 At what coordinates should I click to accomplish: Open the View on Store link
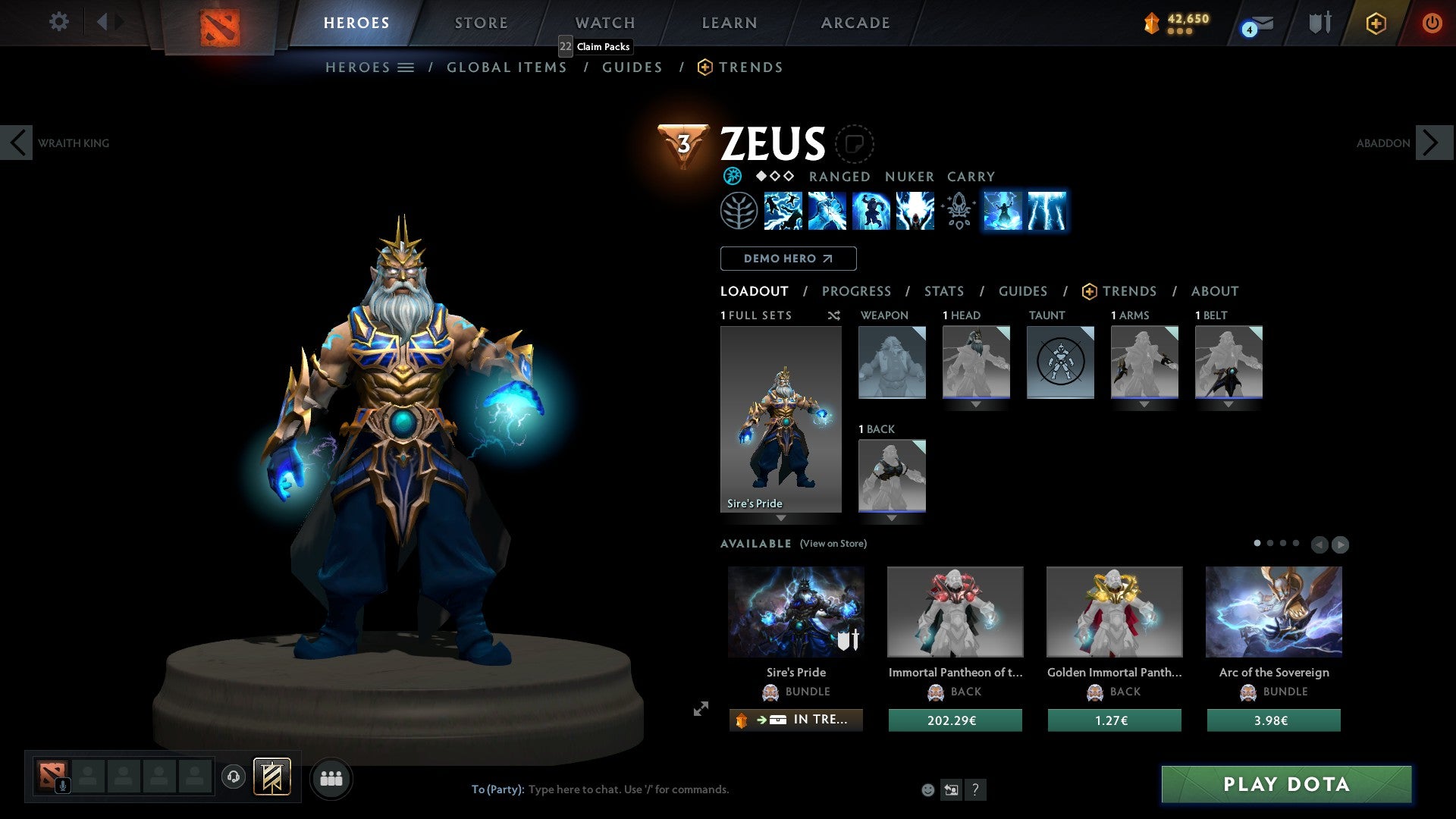(x=833, y=544)
